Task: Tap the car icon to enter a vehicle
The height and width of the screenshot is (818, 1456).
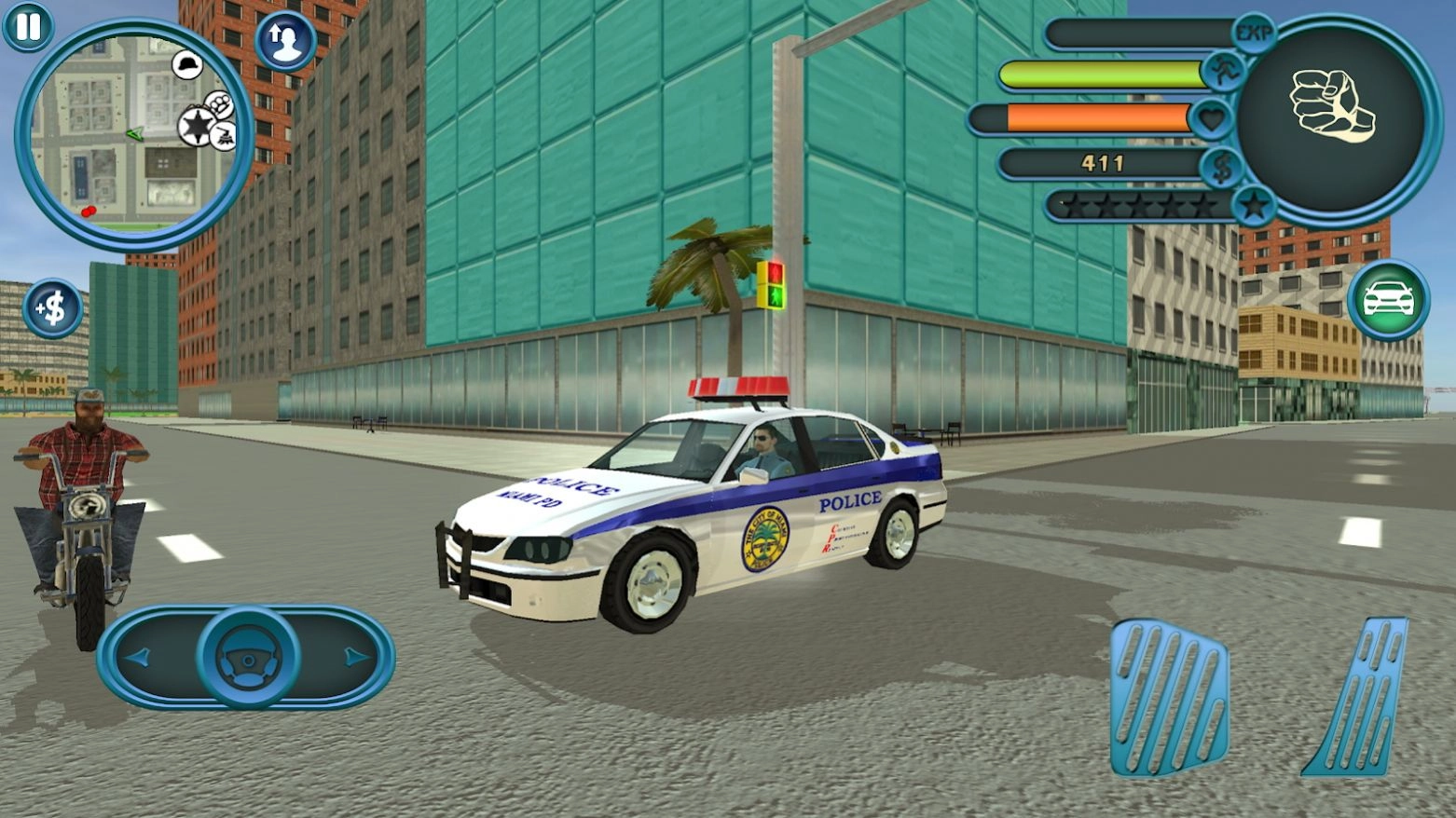Action: tap(1388, 296)
